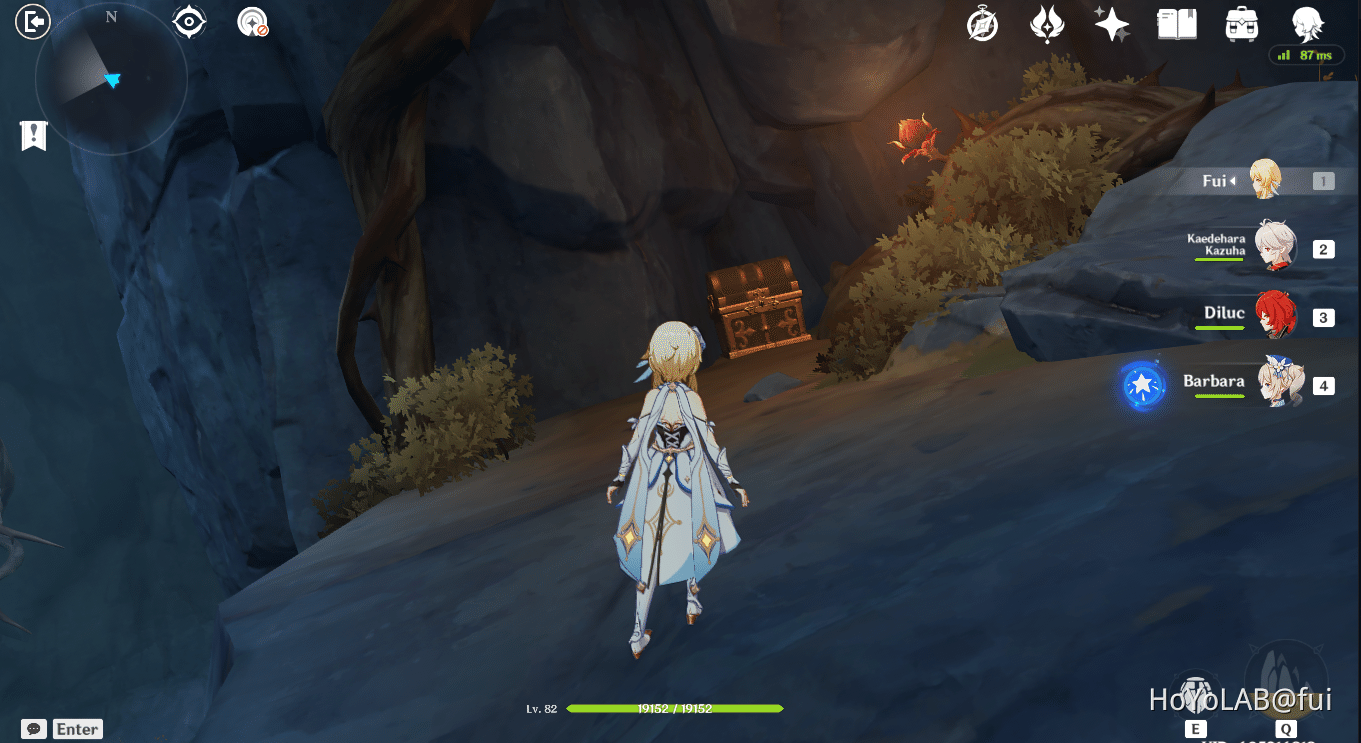The height and width of the screenshot is (743, 1361).
Task: Toggle the eye sight indicator icon
Action: pyautogui.click(x=189, y=19)
